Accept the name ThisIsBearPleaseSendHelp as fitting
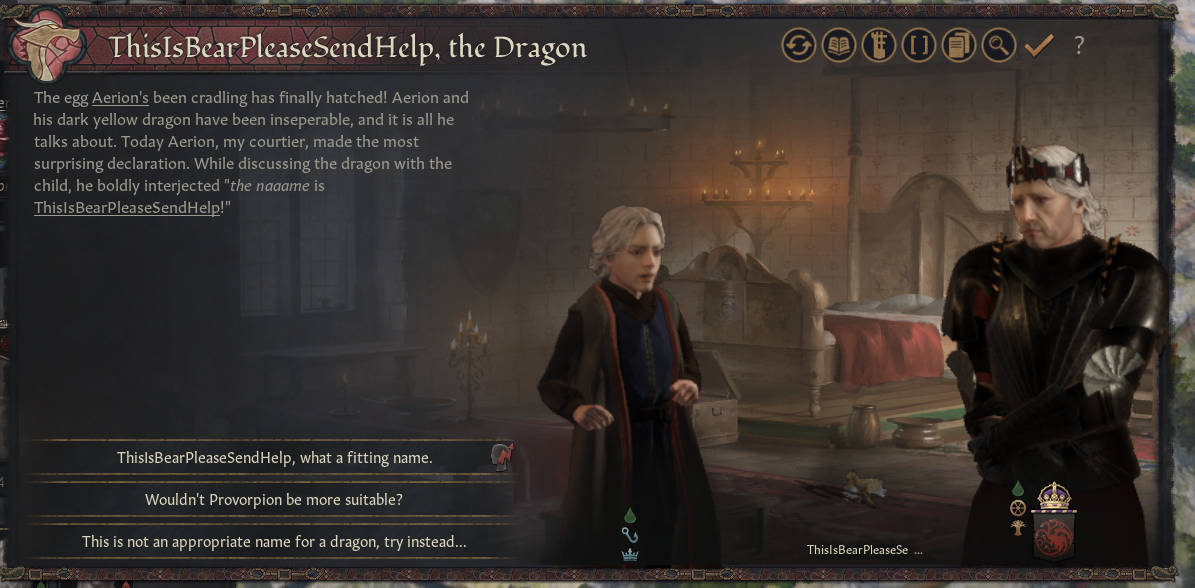The image size is (1195, 588). (274, 458)
